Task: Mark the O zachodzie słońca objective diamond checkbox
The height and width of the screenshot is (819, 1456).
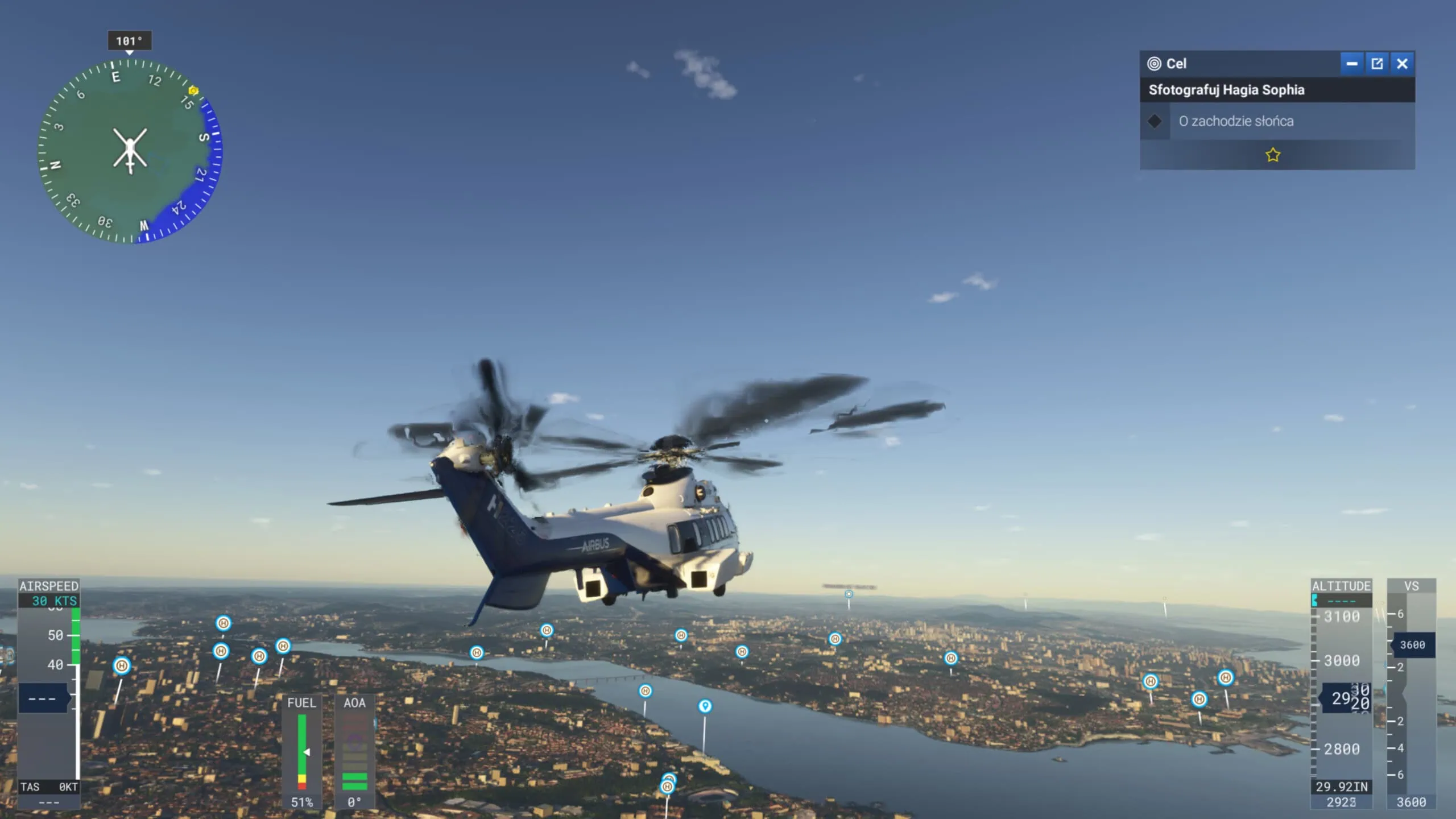Action: [x=1155, y=121]
